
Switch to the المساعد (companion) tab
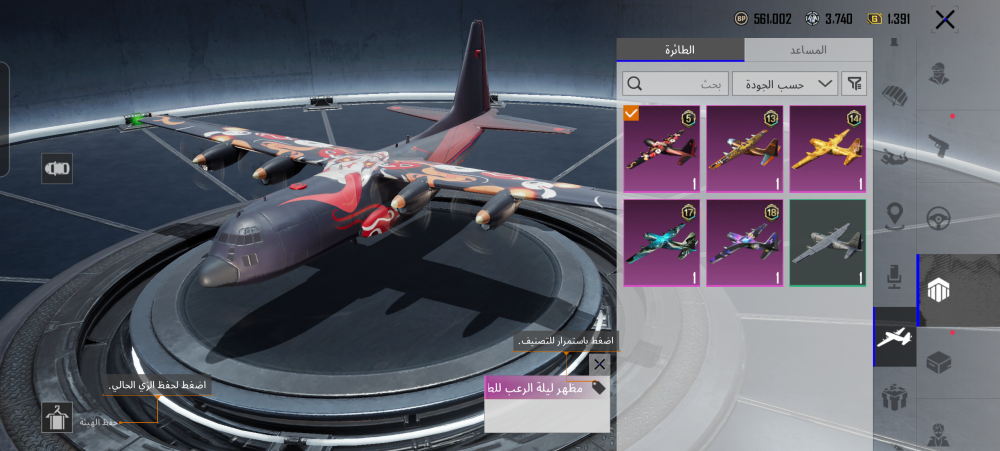[x=808, y=50]
